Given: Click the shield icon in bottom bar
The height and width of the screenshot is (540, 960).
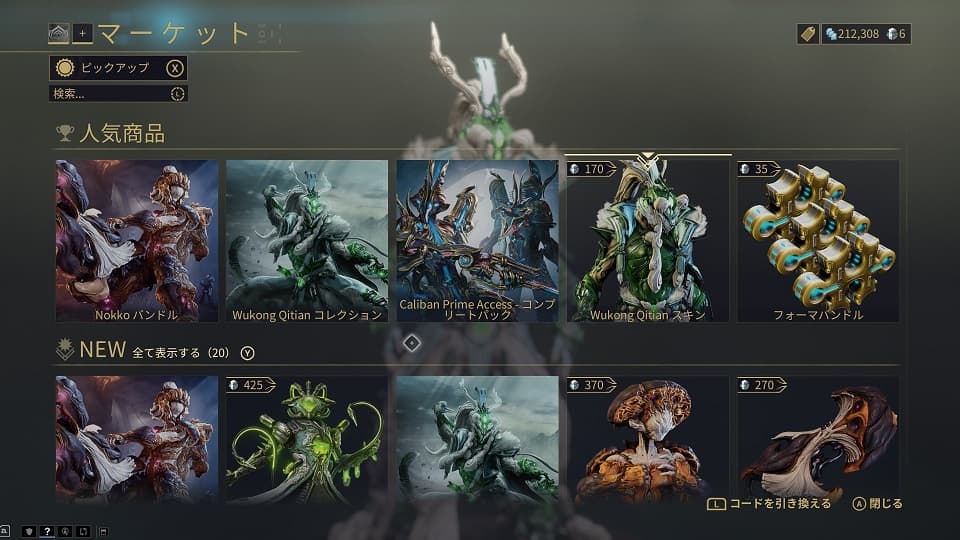Looking at the screenshot, I should [x=29, y=531].
